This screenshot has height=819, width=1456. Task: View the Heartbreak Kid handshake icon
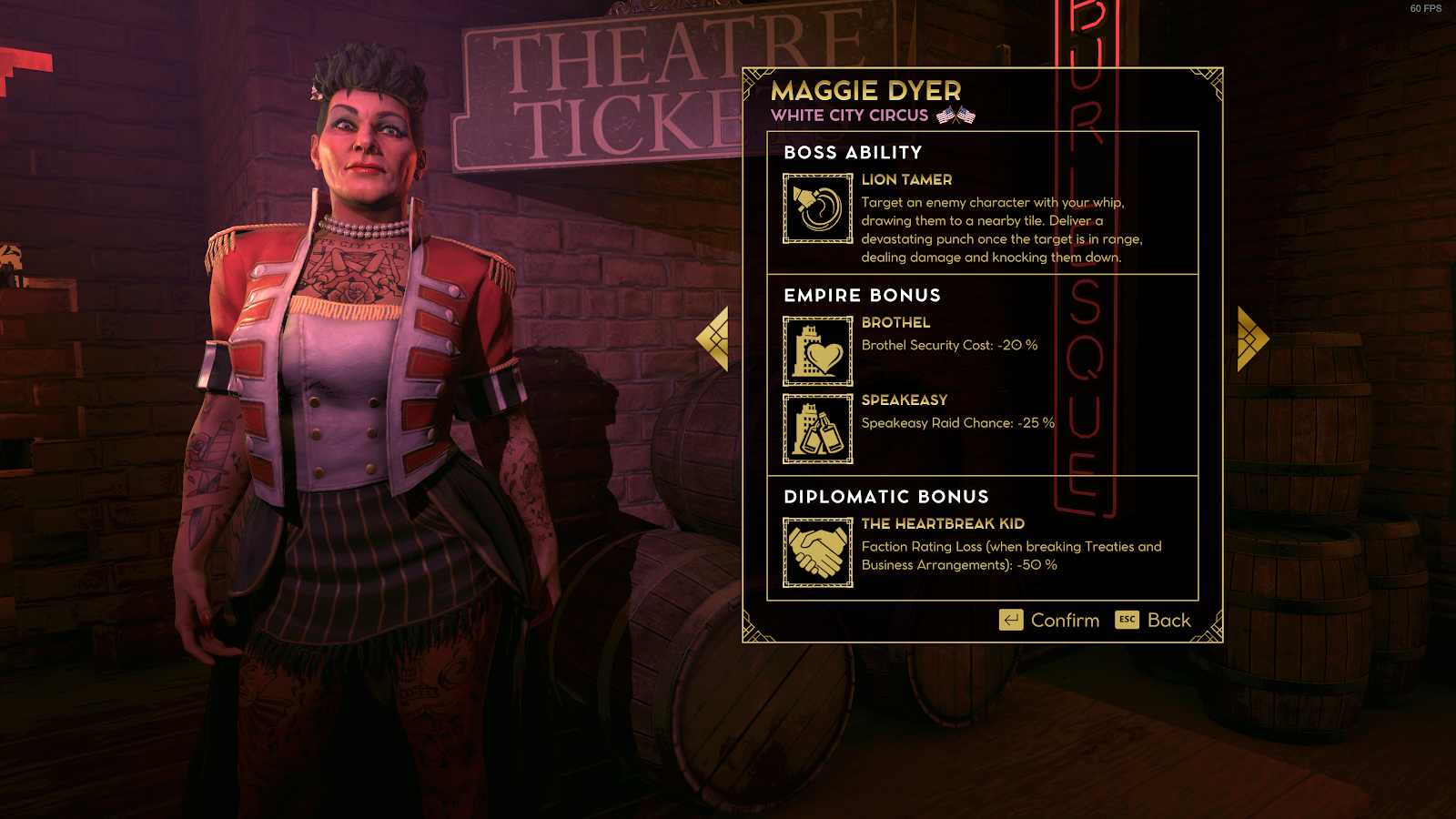click(817, 552)
